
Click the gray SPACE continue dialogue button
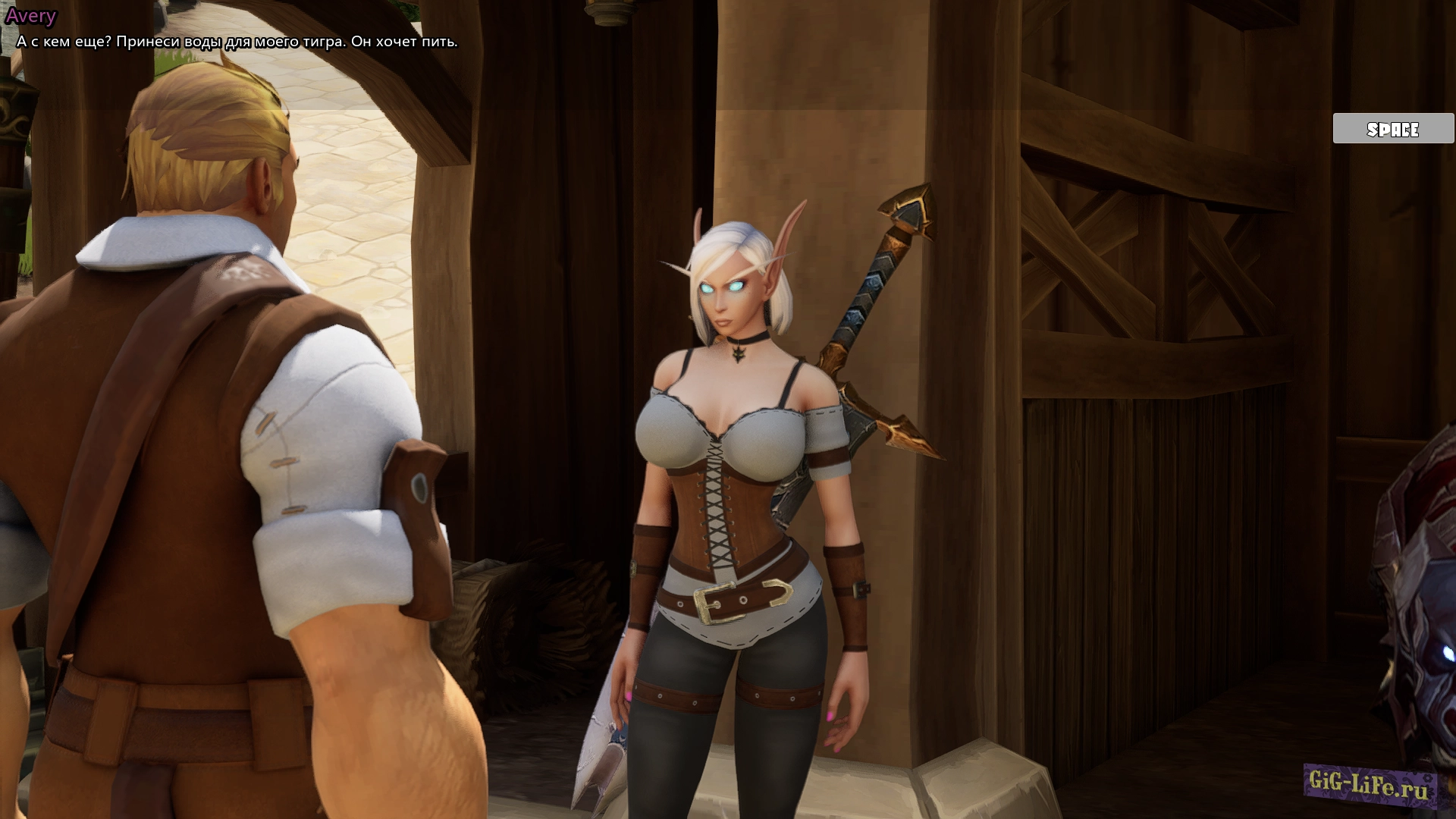pyautogui.click(x=1393, y=129)
